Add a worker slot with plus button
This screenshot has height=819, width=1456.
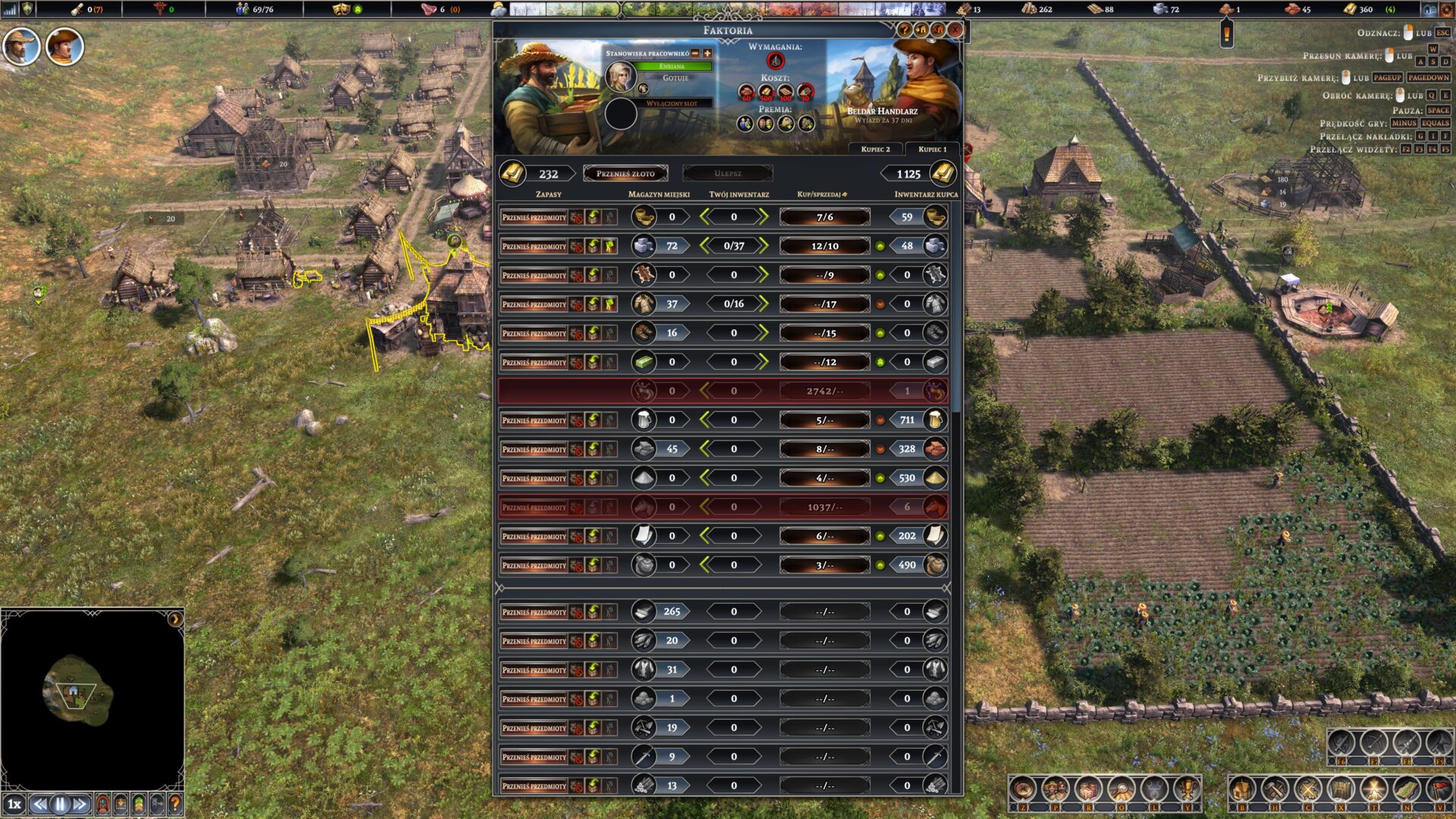click(x=708, y=53)
